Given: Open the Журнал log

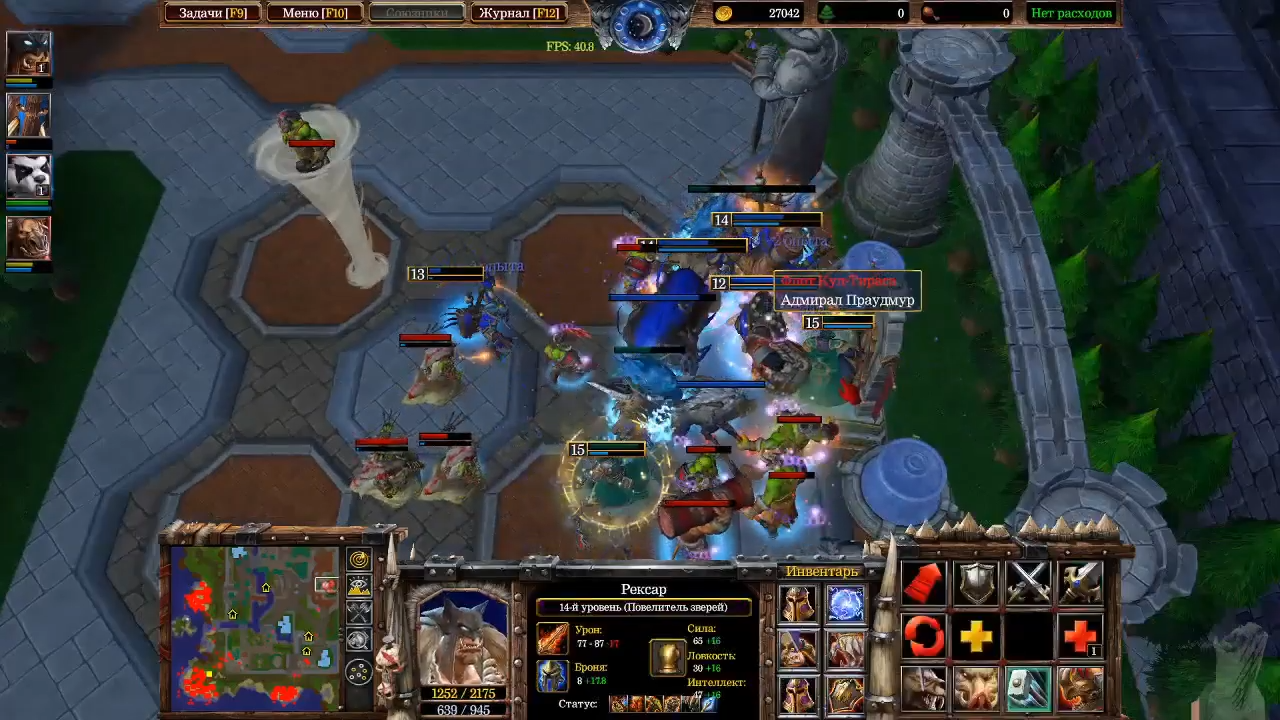Looking at the screenshot, I should [x=518, y=13].
